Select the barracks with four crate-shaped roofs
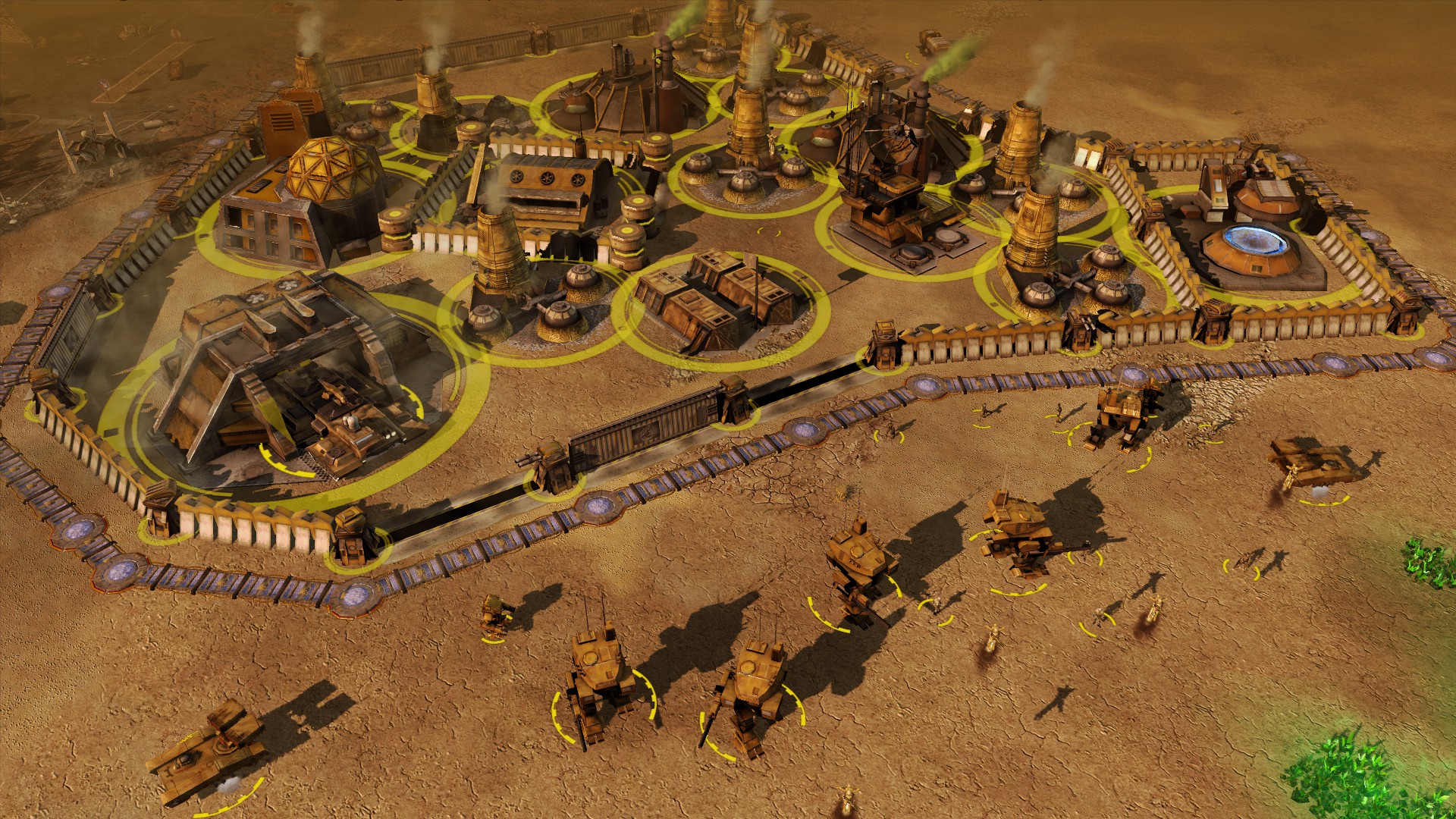 coord(717,300)
